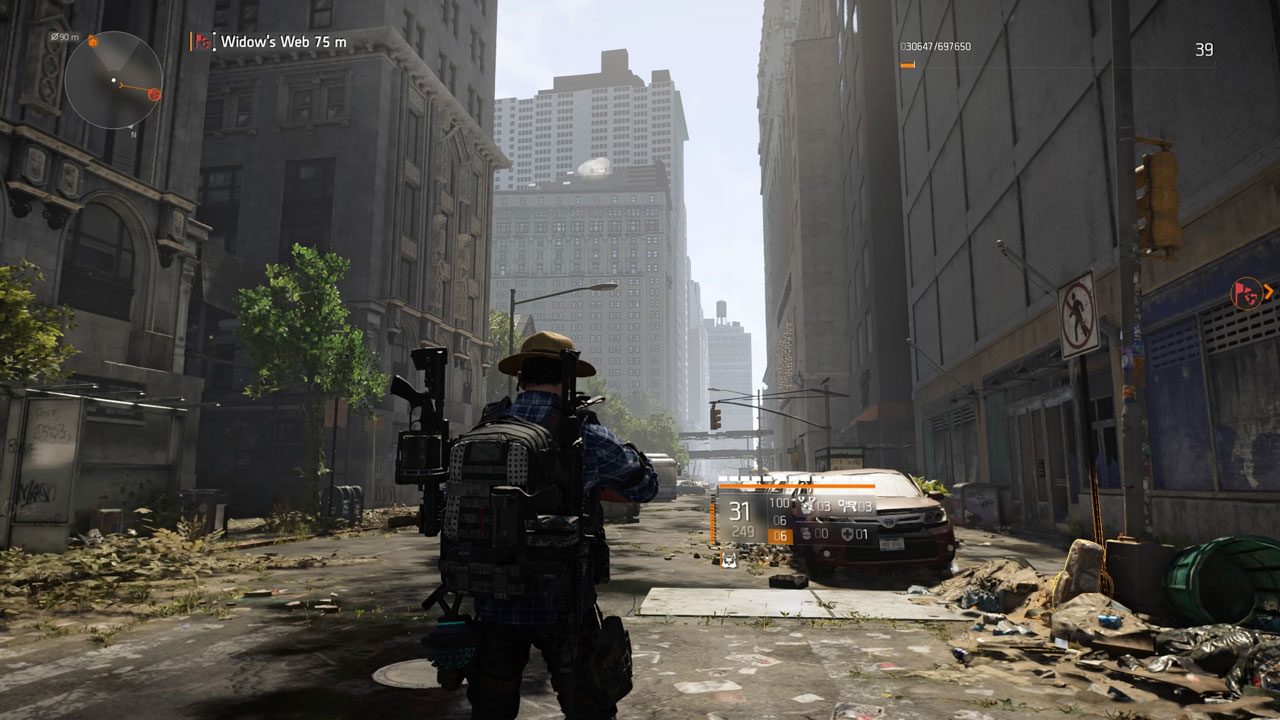Click the skill gadget icon next to the grenade count
The height and width of the screenshot is (720, 1280).
tap(848, 507)
